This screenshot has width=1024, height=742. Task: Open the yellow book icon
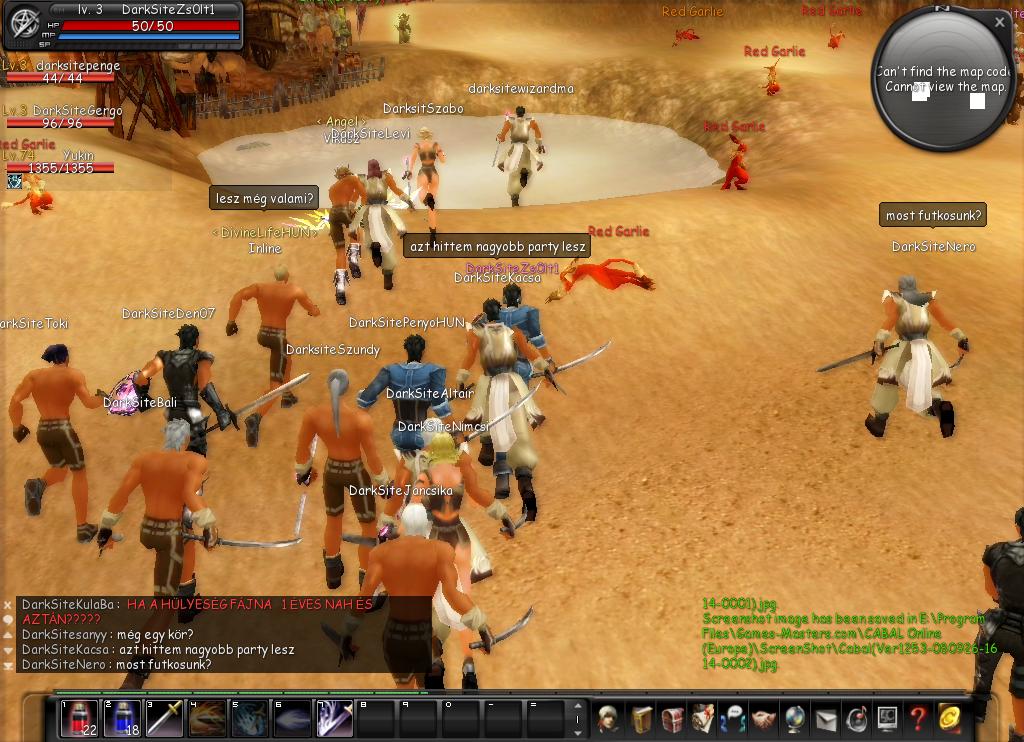pos(641,718)
